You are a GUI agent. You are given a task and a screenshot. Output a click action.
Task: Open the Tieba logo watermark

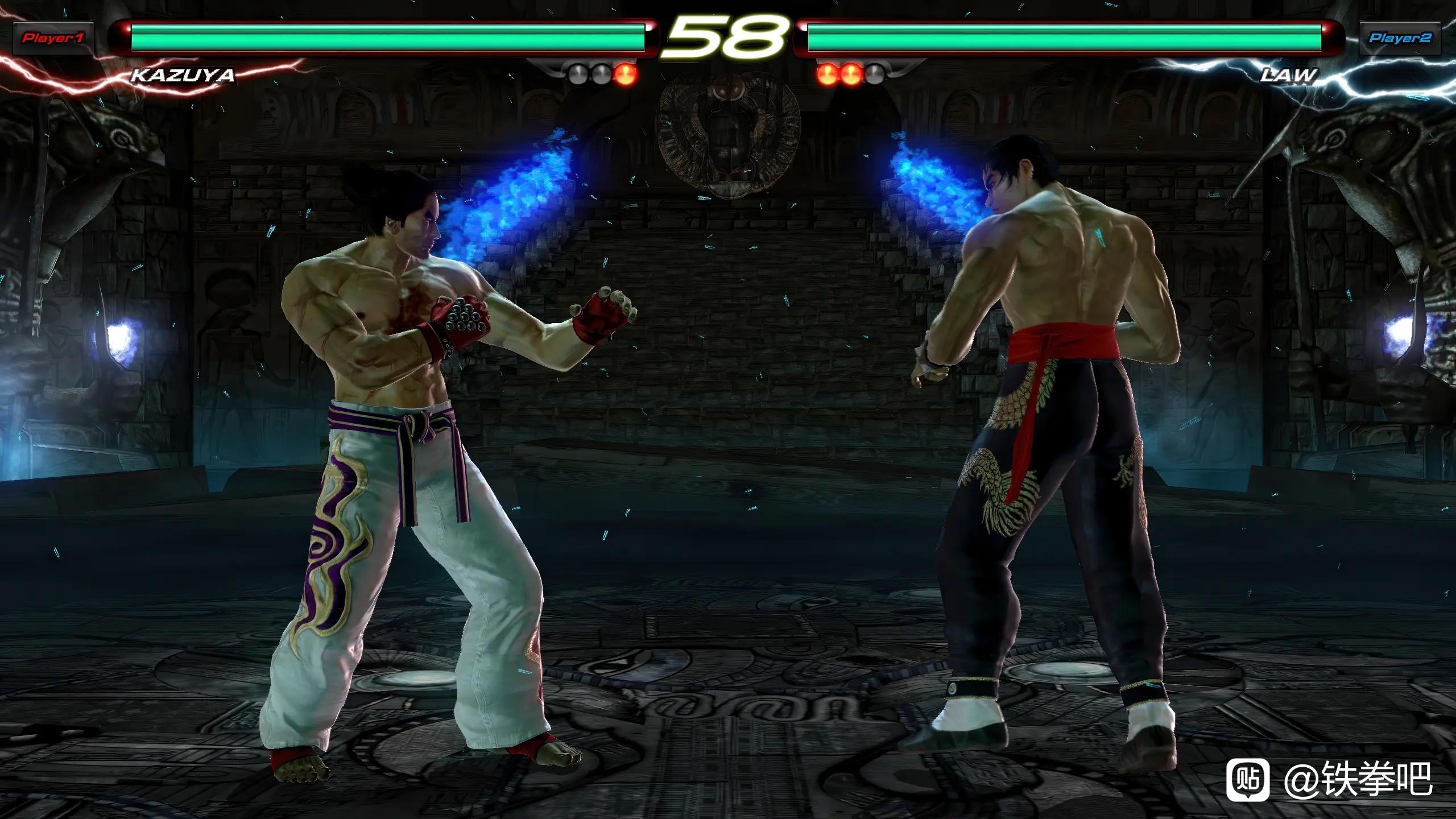[1248, 779]
